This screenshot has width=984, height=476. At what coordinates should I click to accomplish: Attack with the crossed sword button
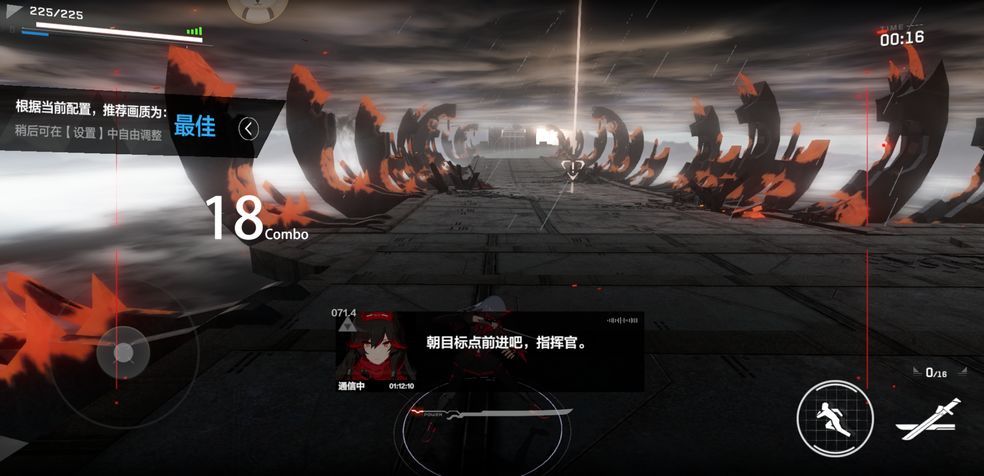tap(929, 420)
